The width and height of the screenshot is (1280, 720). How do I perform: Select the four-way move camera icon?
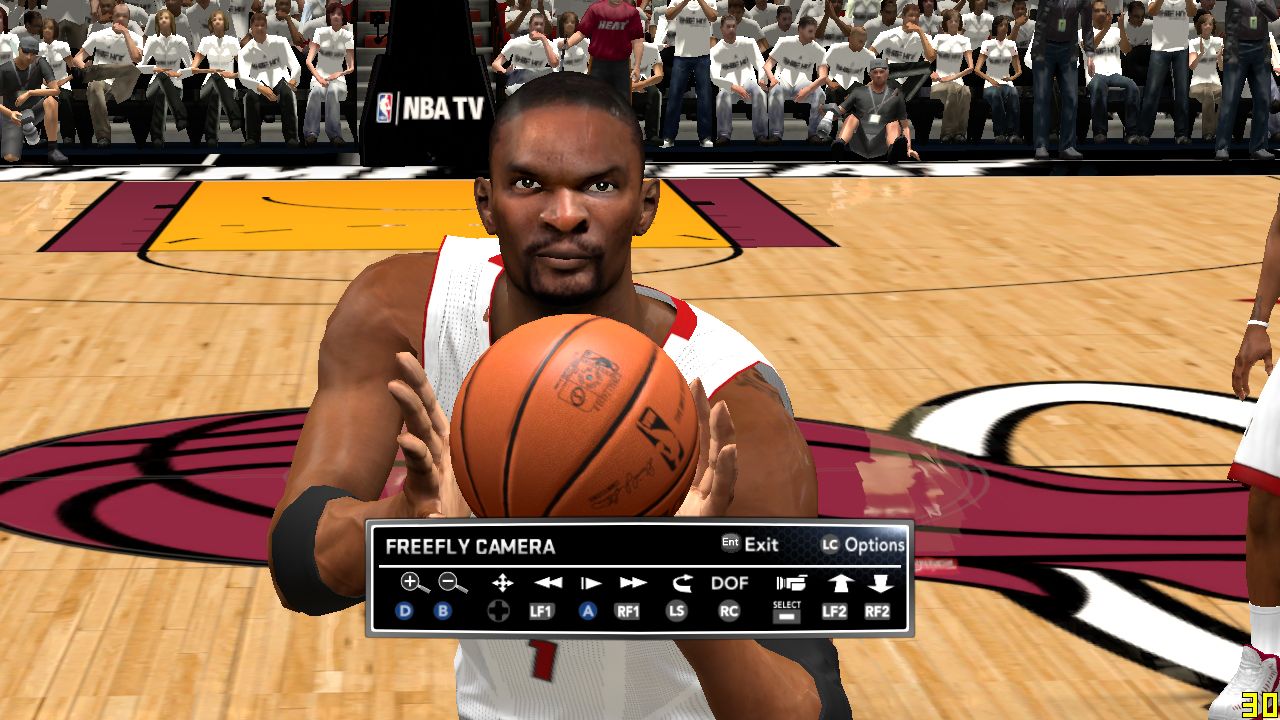[502, 582]
